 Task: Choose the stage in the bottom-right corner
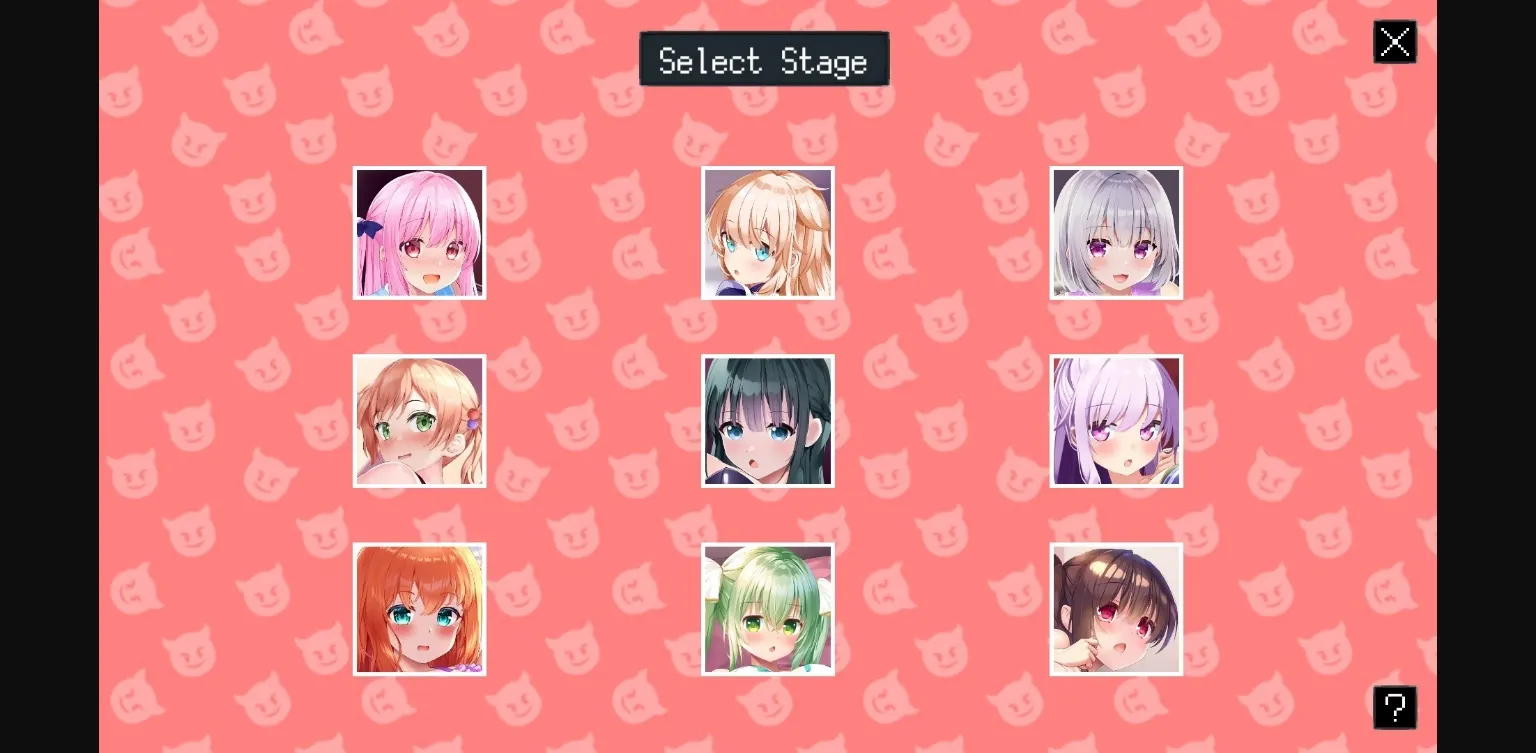(x=1116, y=609)
